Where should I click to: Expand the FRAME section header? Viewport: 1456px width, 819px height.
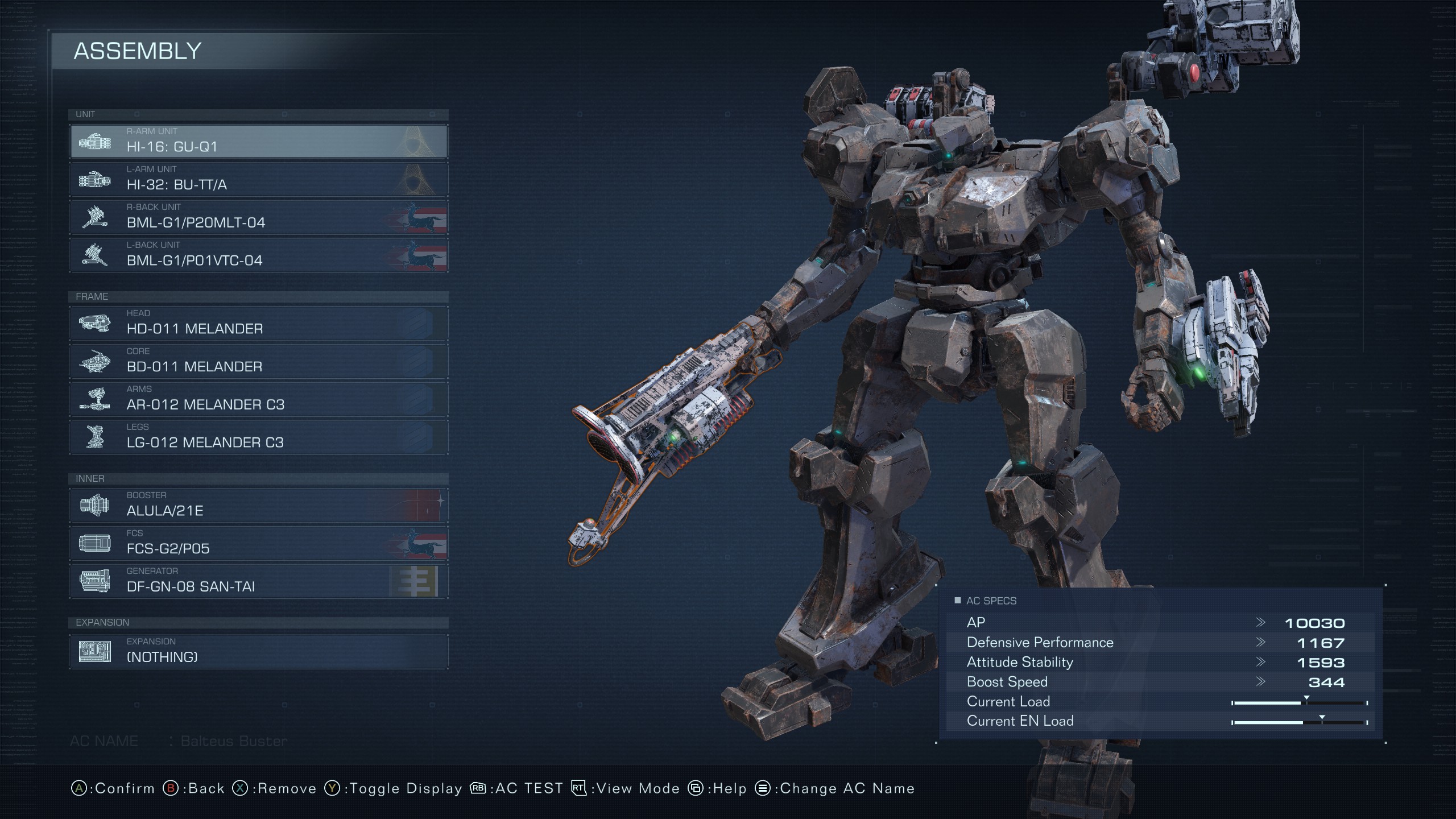[x=92, y=296]
